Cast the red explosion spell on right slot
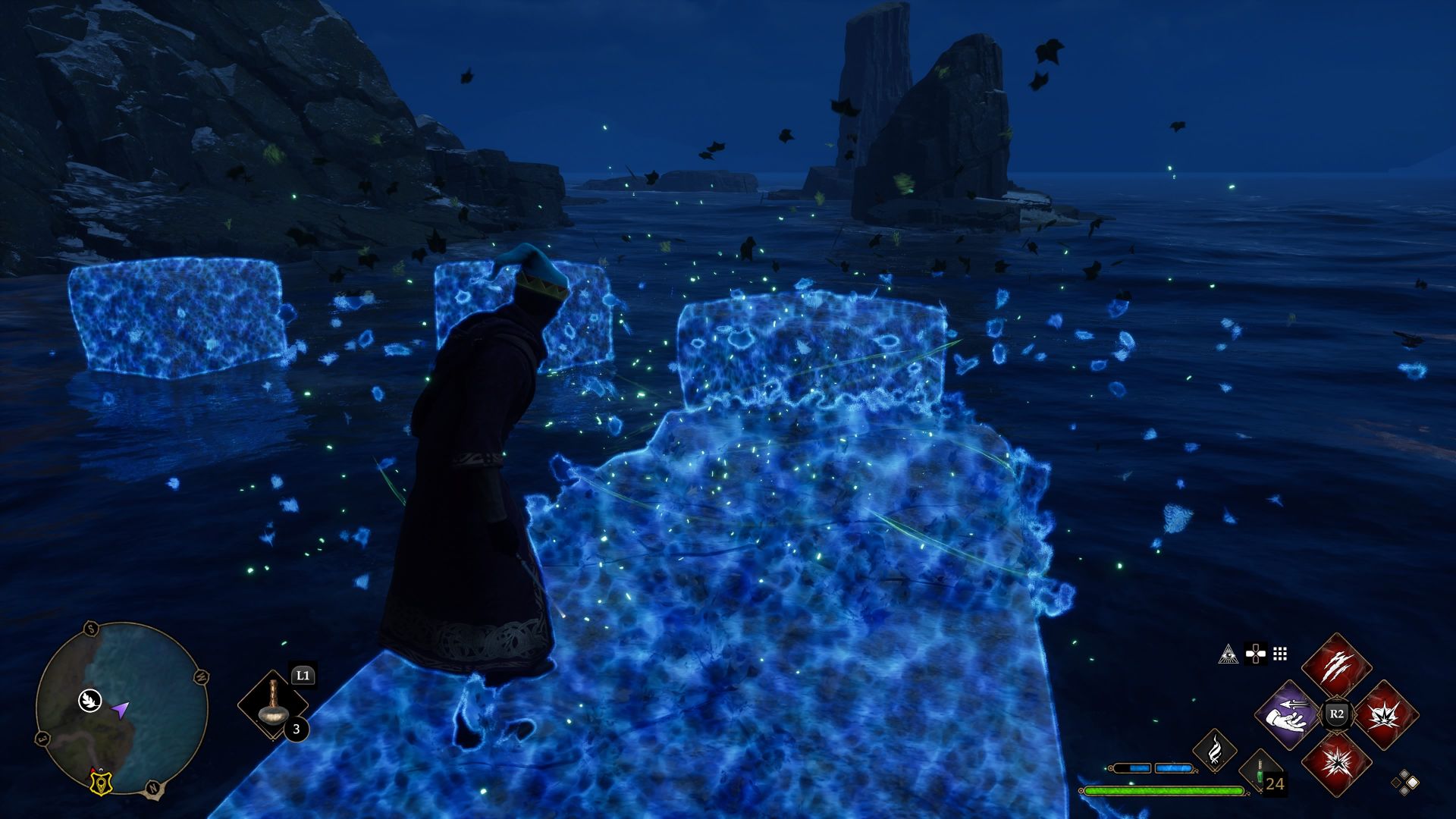1456x819 pixels. click(1385, 714)
